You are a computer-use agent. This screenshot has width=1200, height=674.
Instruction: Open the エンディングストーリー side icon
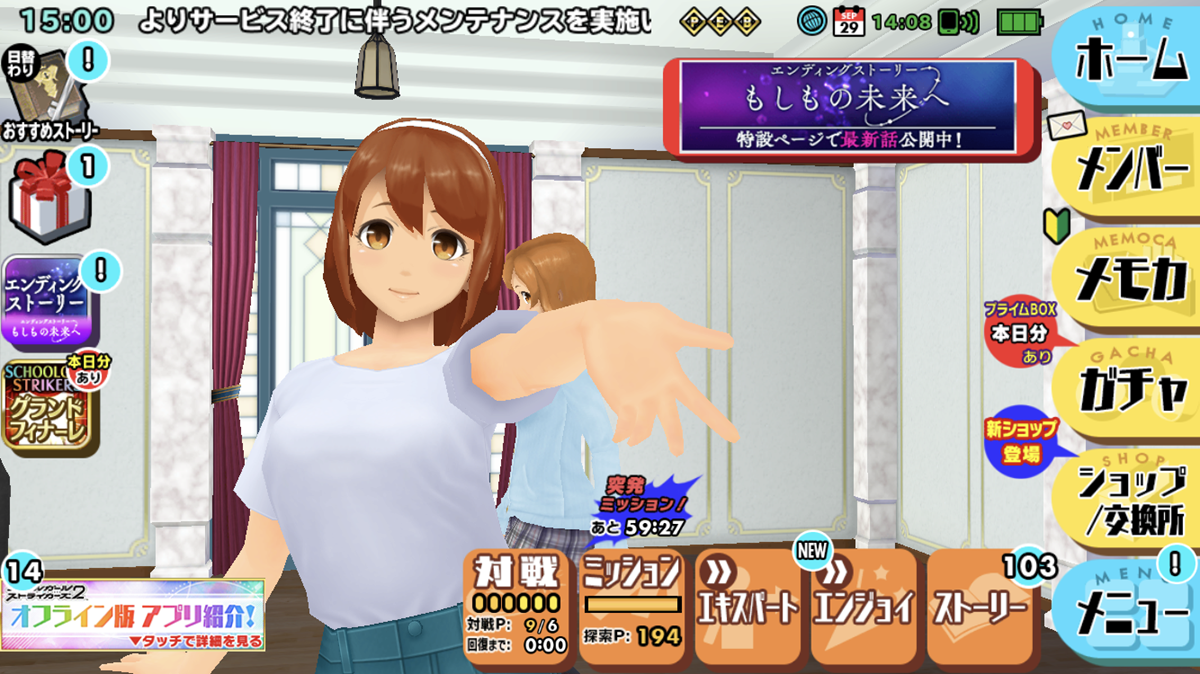click(x=50, y=300)
